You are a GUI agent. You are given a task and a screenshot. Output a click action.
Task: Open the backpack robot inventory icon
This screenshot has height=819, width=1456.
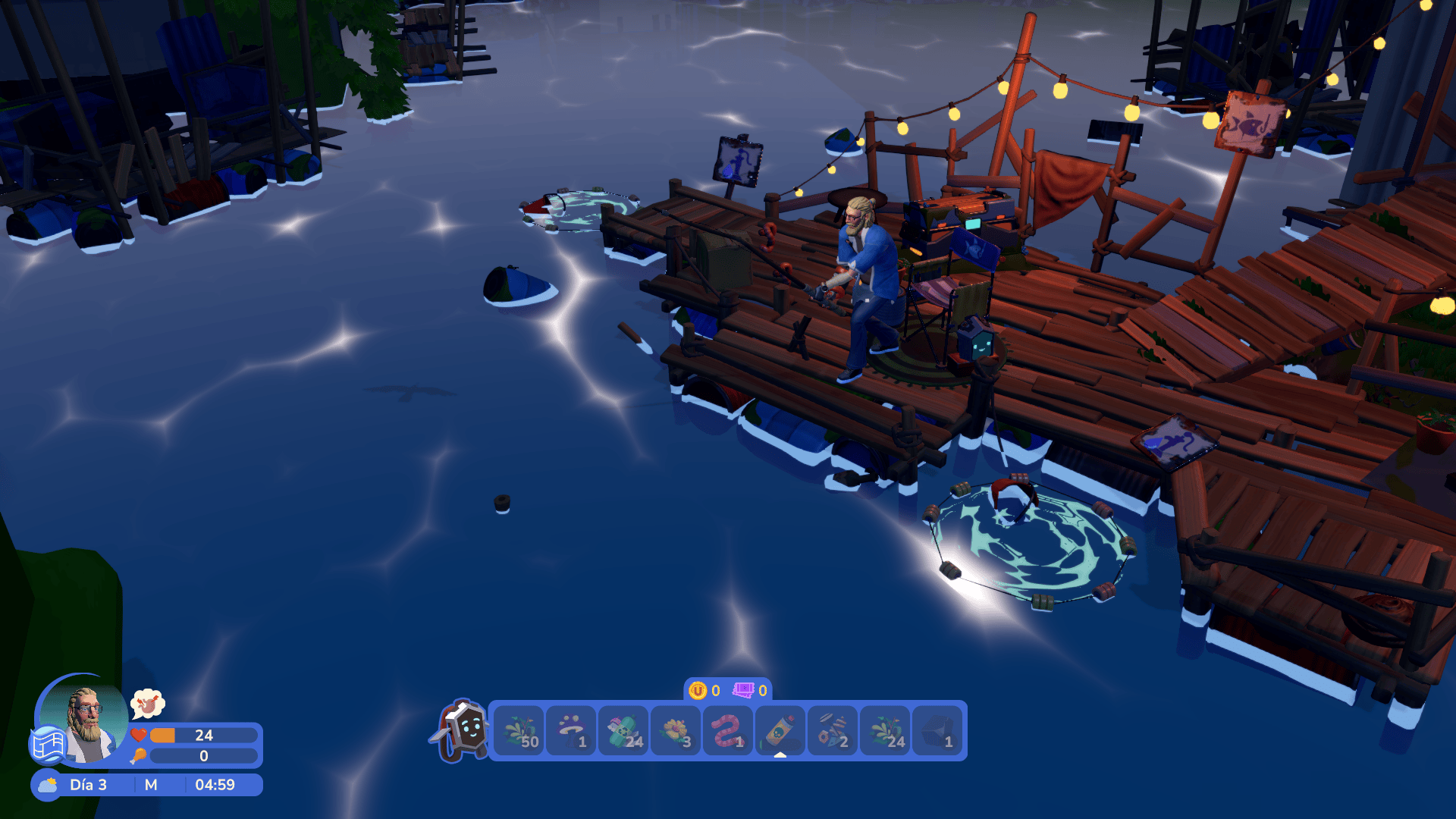(x=462, y=730)
